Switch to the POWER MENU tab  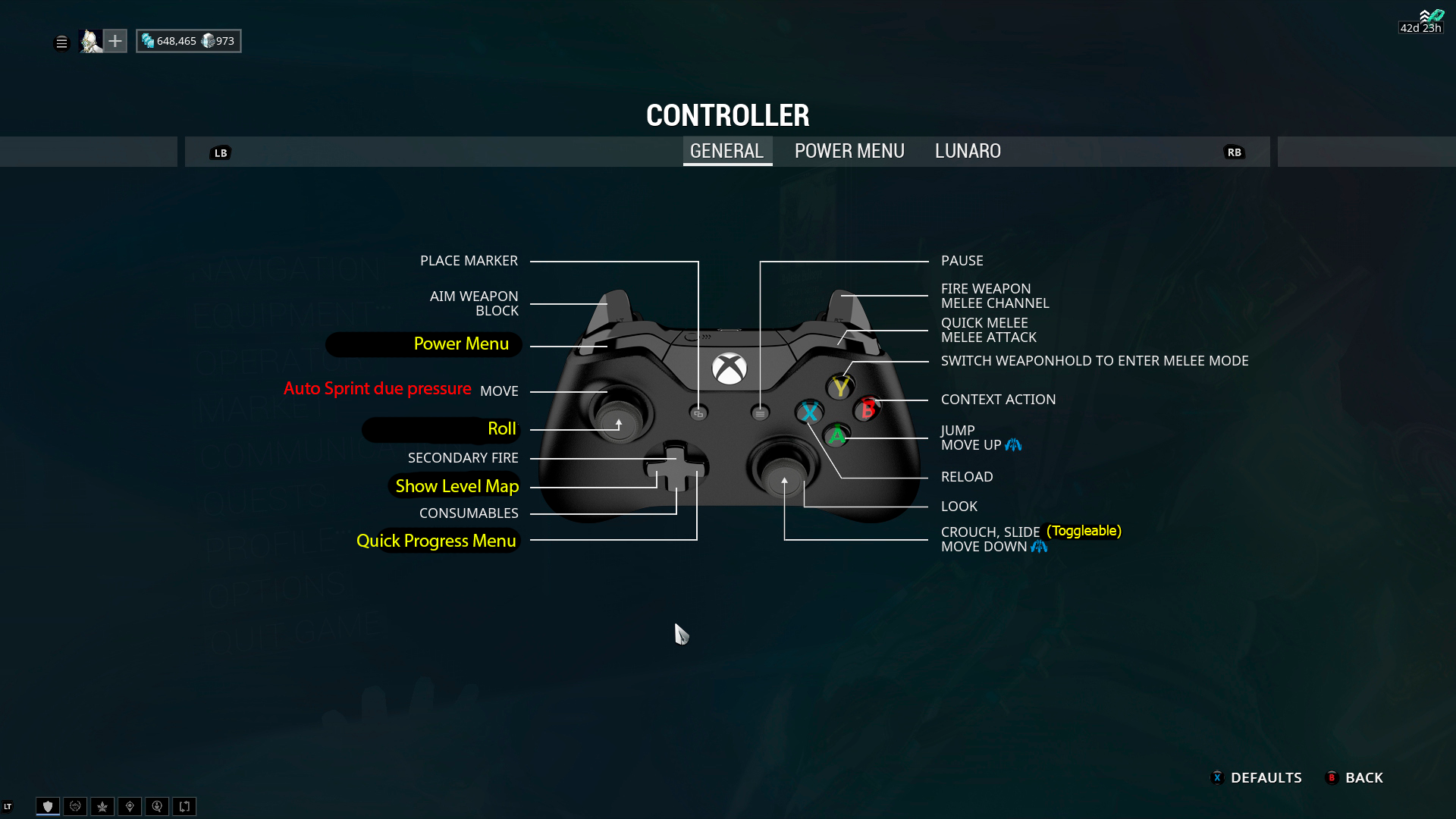click(849, 151)
